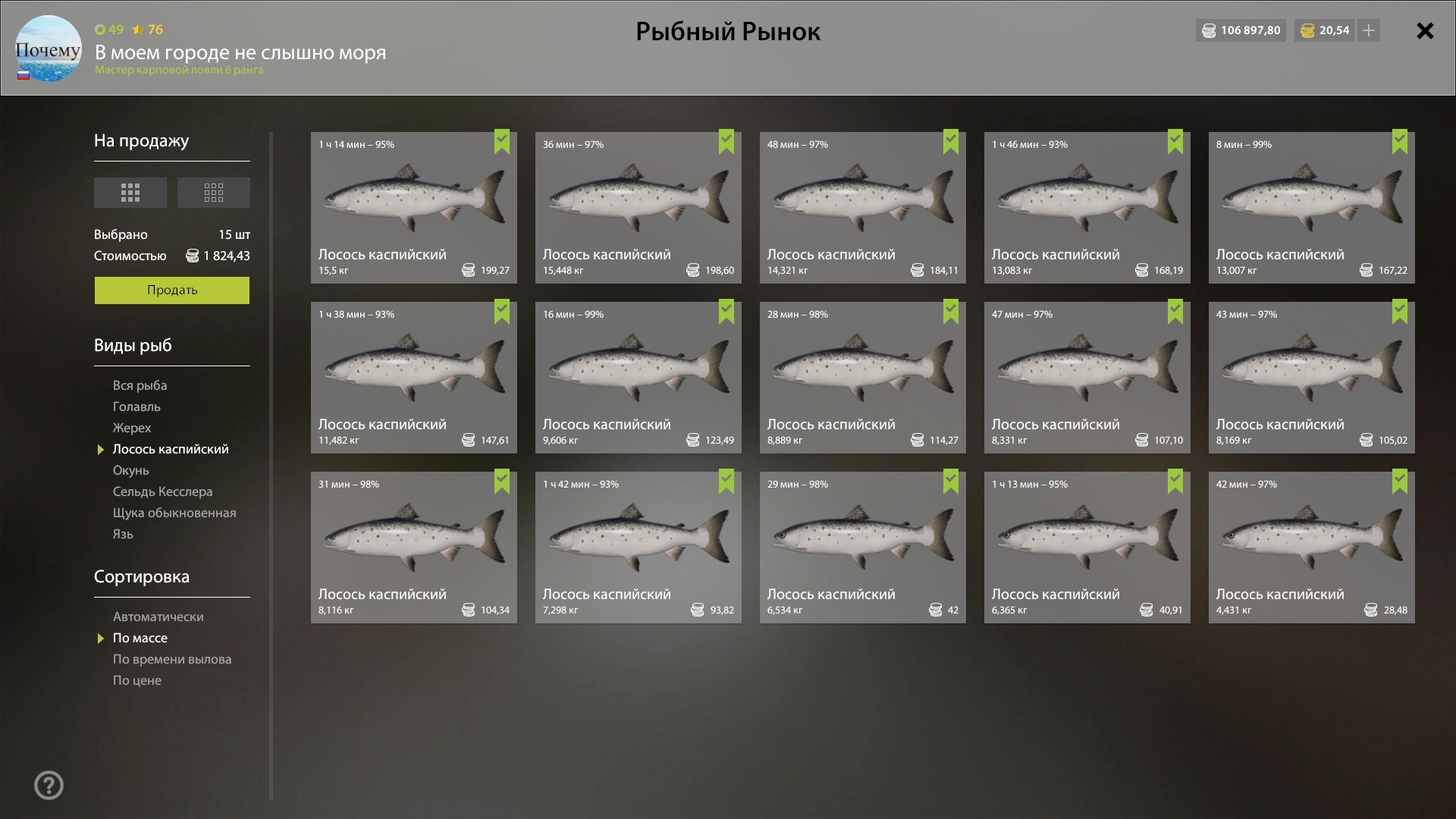1456x819 pixels.
Task: Filter fish list by Окунь
Action: click(x=131, y=470)
